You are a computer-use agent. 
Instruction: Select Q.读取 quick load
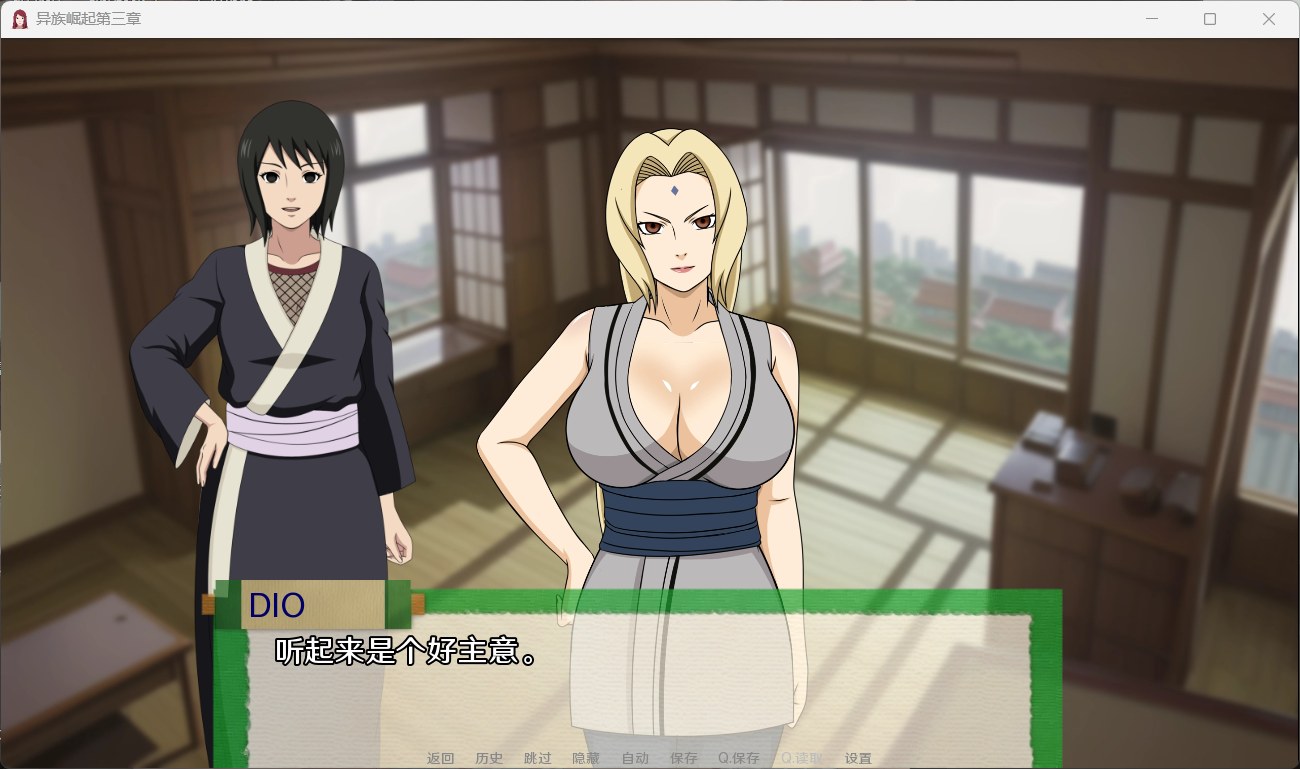pos(802,758)
